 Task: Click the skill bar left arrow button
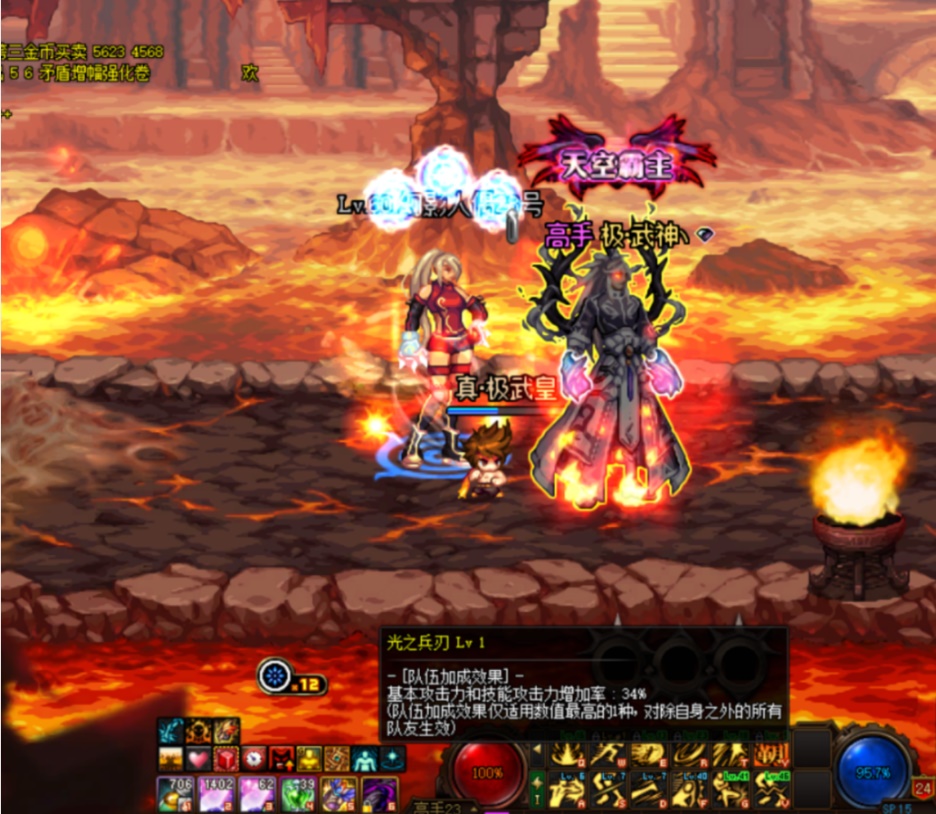pos(537,750)
